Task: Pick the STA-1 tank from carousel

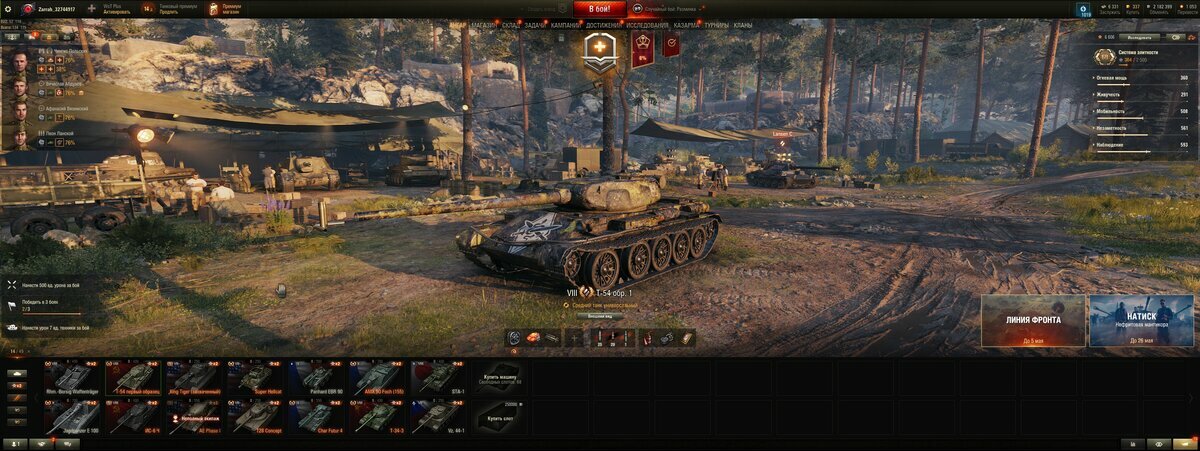Action: point(438,378)
